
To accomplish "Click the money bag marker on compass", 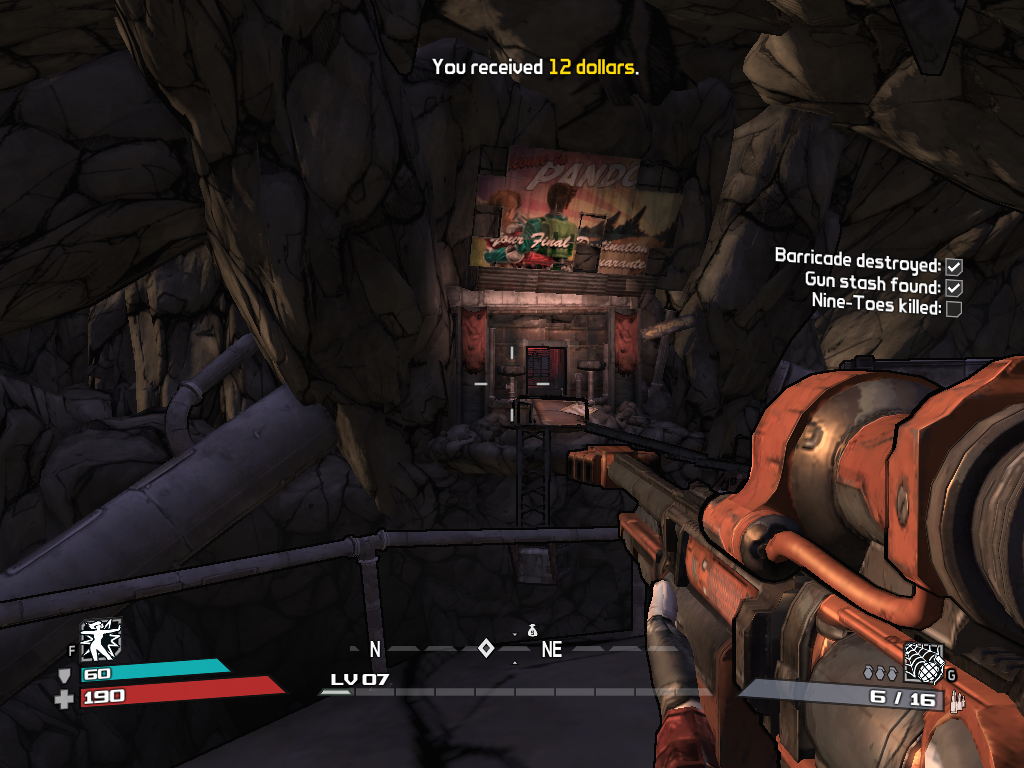I will [x=533, y=630].
